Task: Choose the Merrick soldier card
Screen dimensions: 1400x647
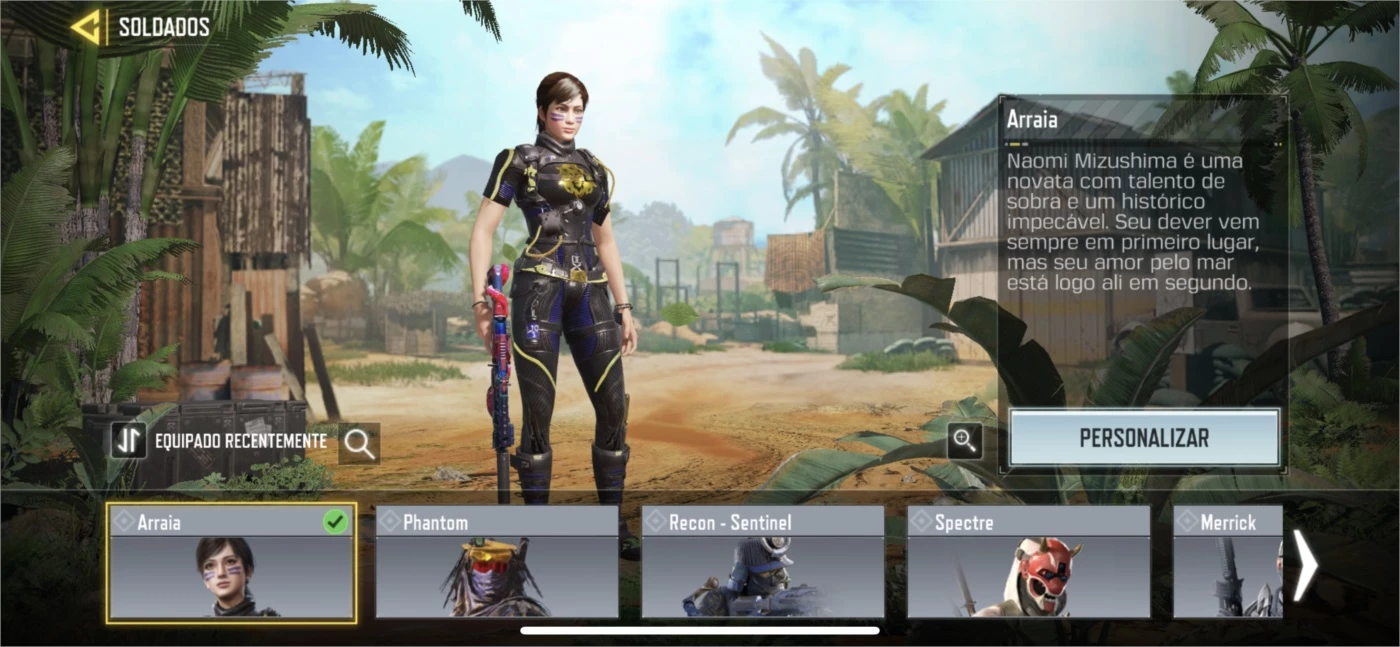Action: (1227, 563)
